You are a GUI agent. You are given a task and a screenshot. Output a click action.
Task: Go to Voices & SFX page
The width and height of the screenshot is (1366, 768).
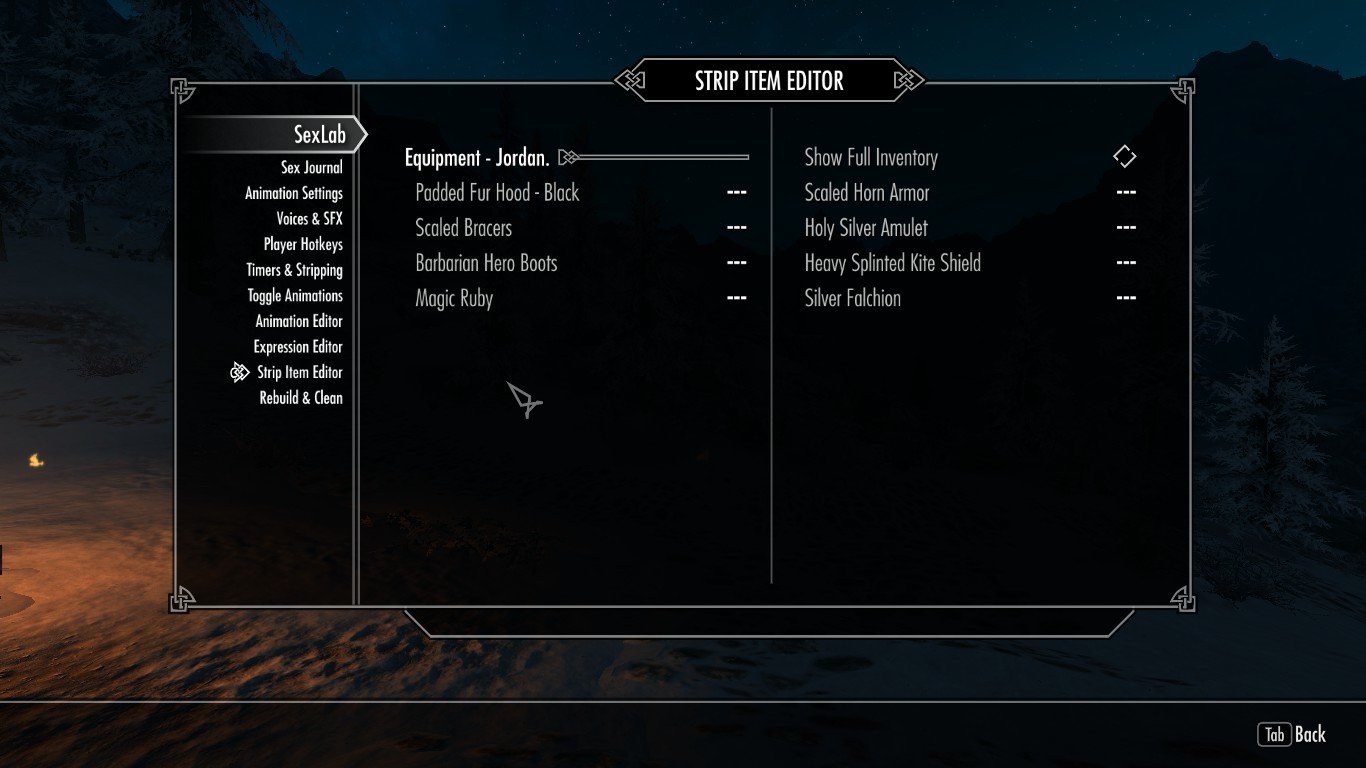click(309, 219)
